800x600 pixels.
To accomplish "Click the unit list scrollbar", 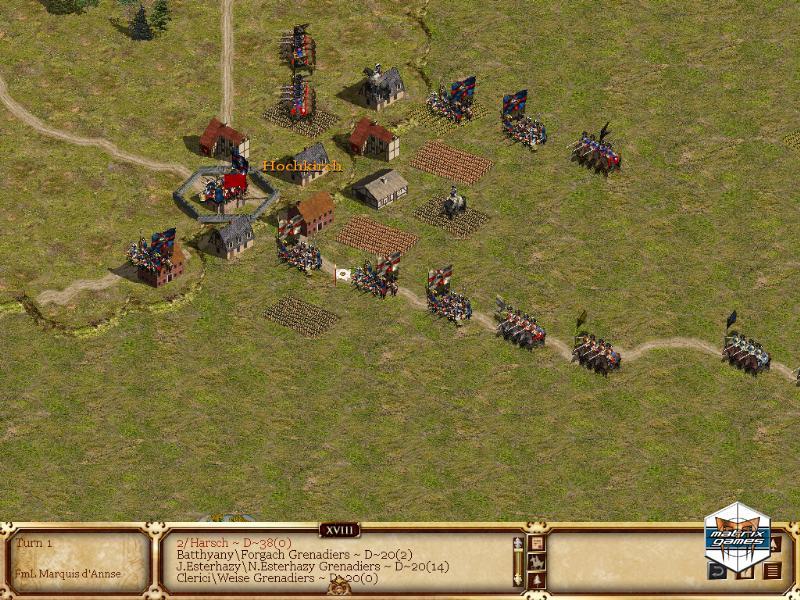I will [x=518, y=560].
